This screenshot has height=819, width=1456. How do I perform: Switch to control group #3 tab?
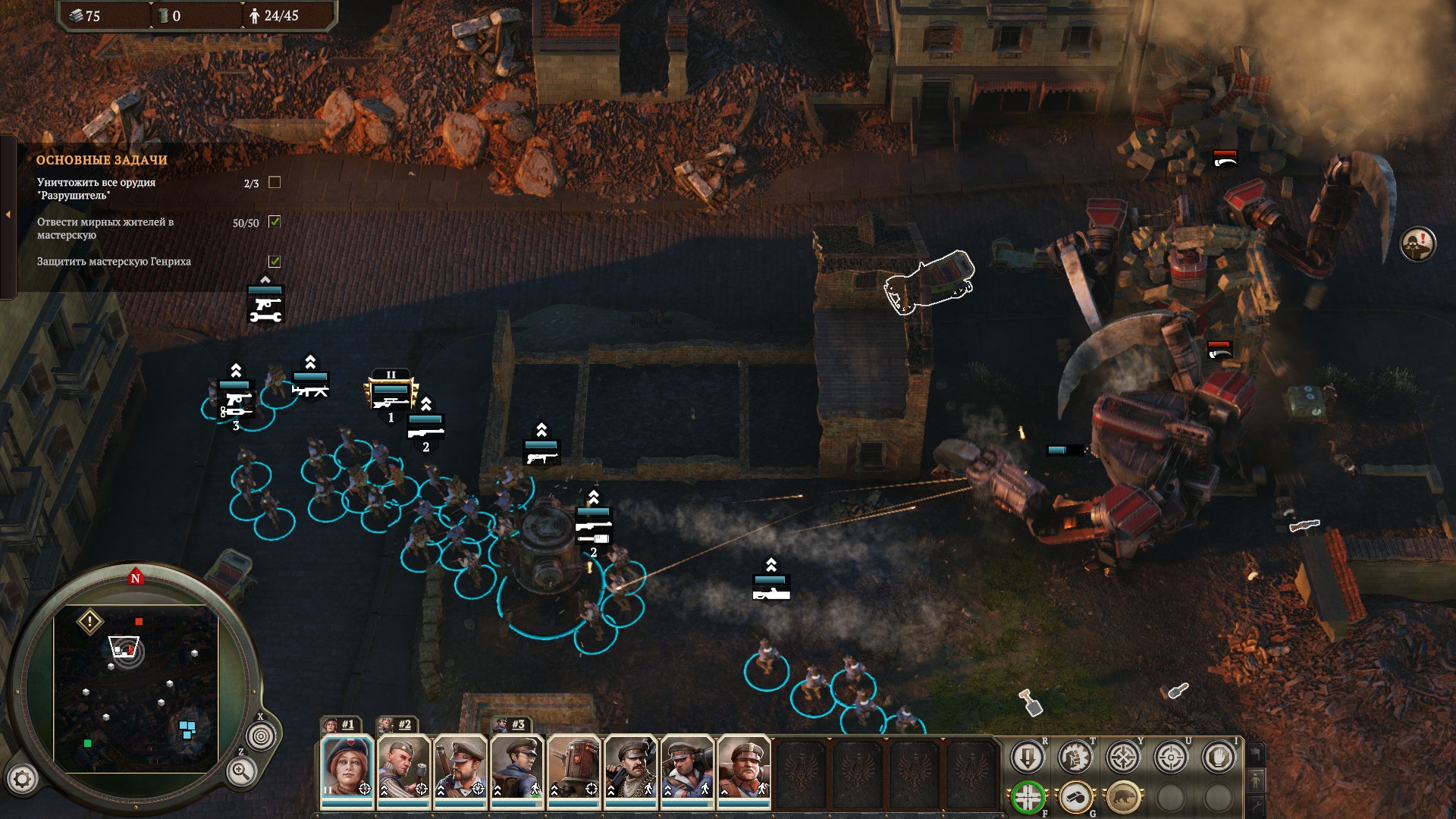(510, 725)
